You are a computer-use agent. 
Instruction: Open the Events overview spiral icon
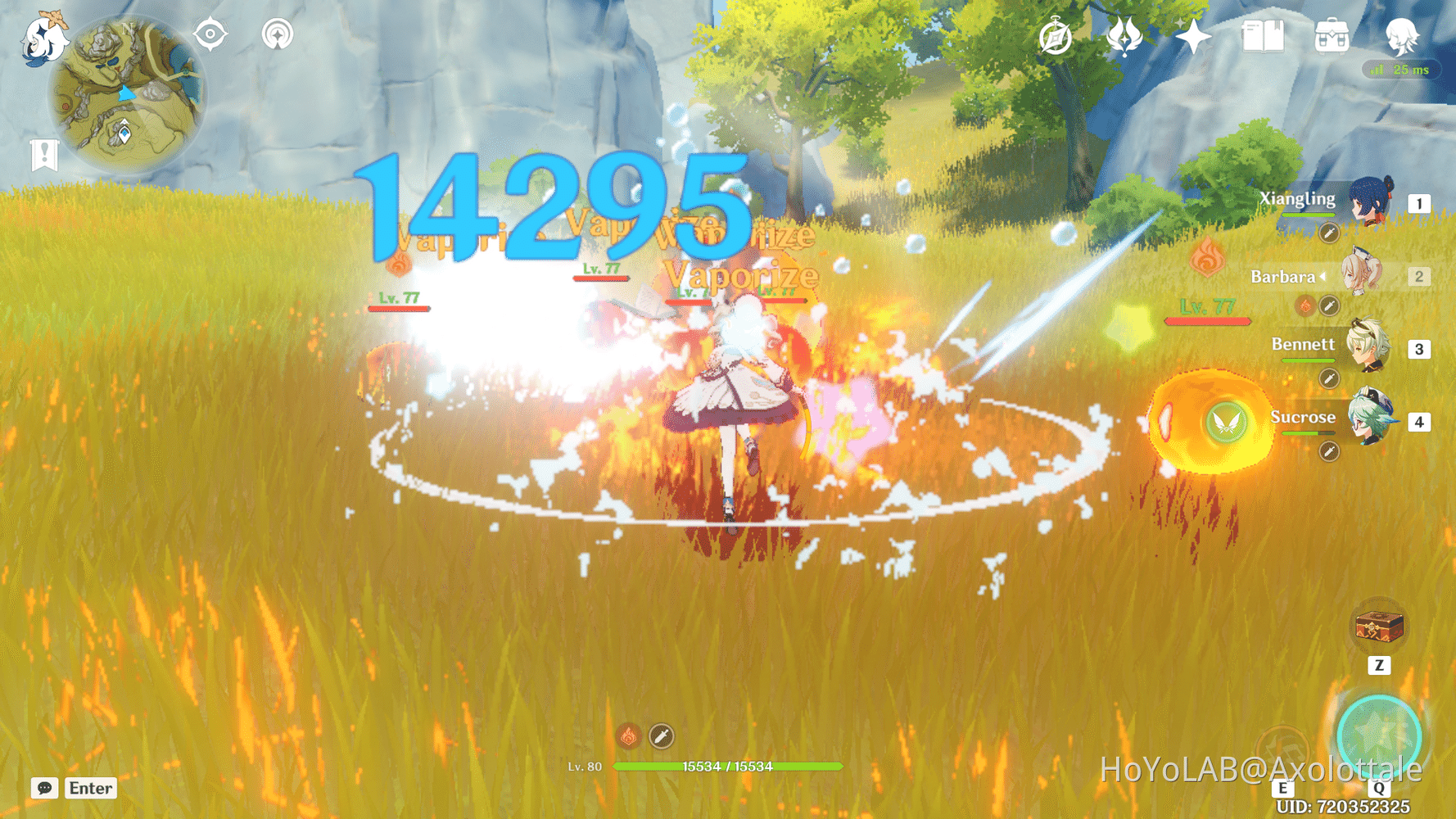tap(1056, 35)
